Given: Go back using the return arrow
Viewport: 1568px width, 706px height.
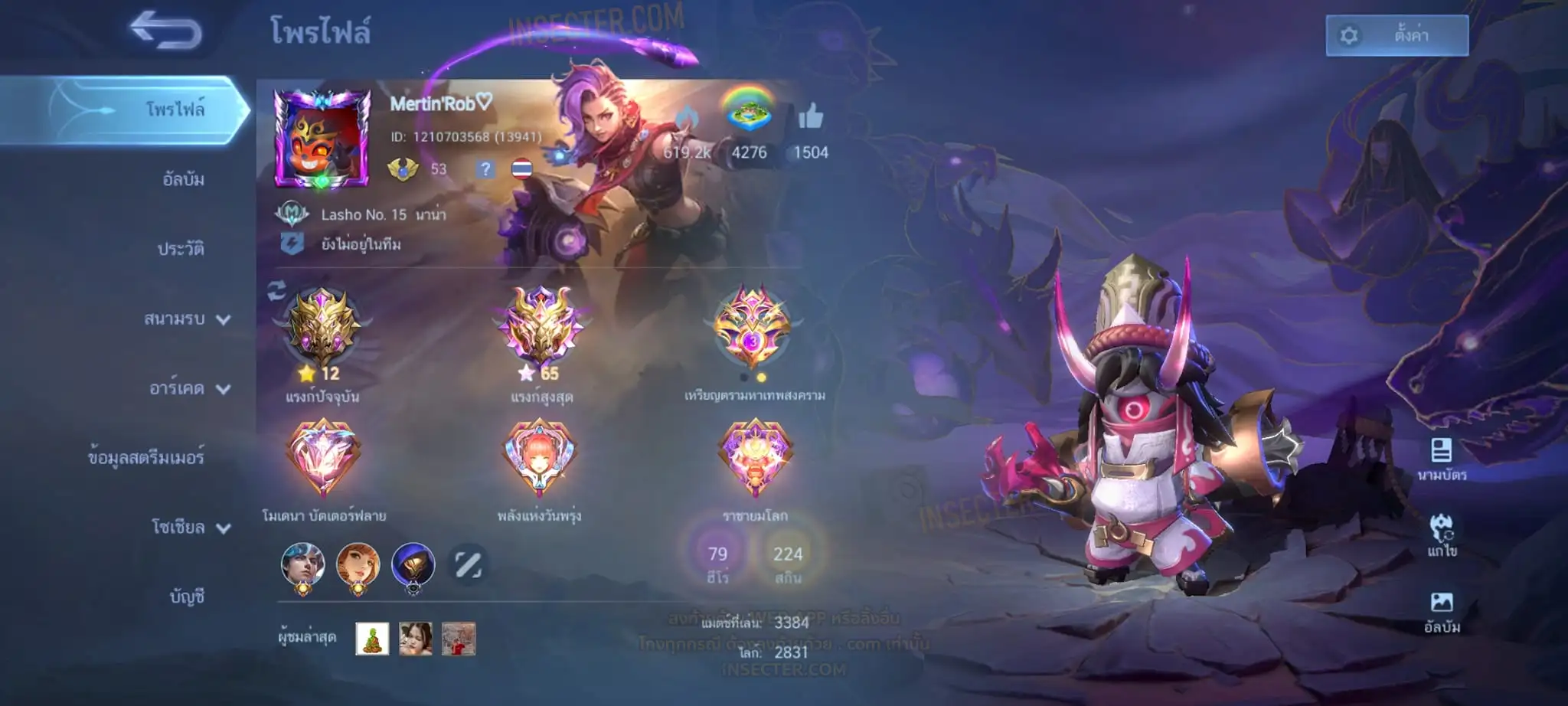Looking at the screenshot, I should 165,31.
